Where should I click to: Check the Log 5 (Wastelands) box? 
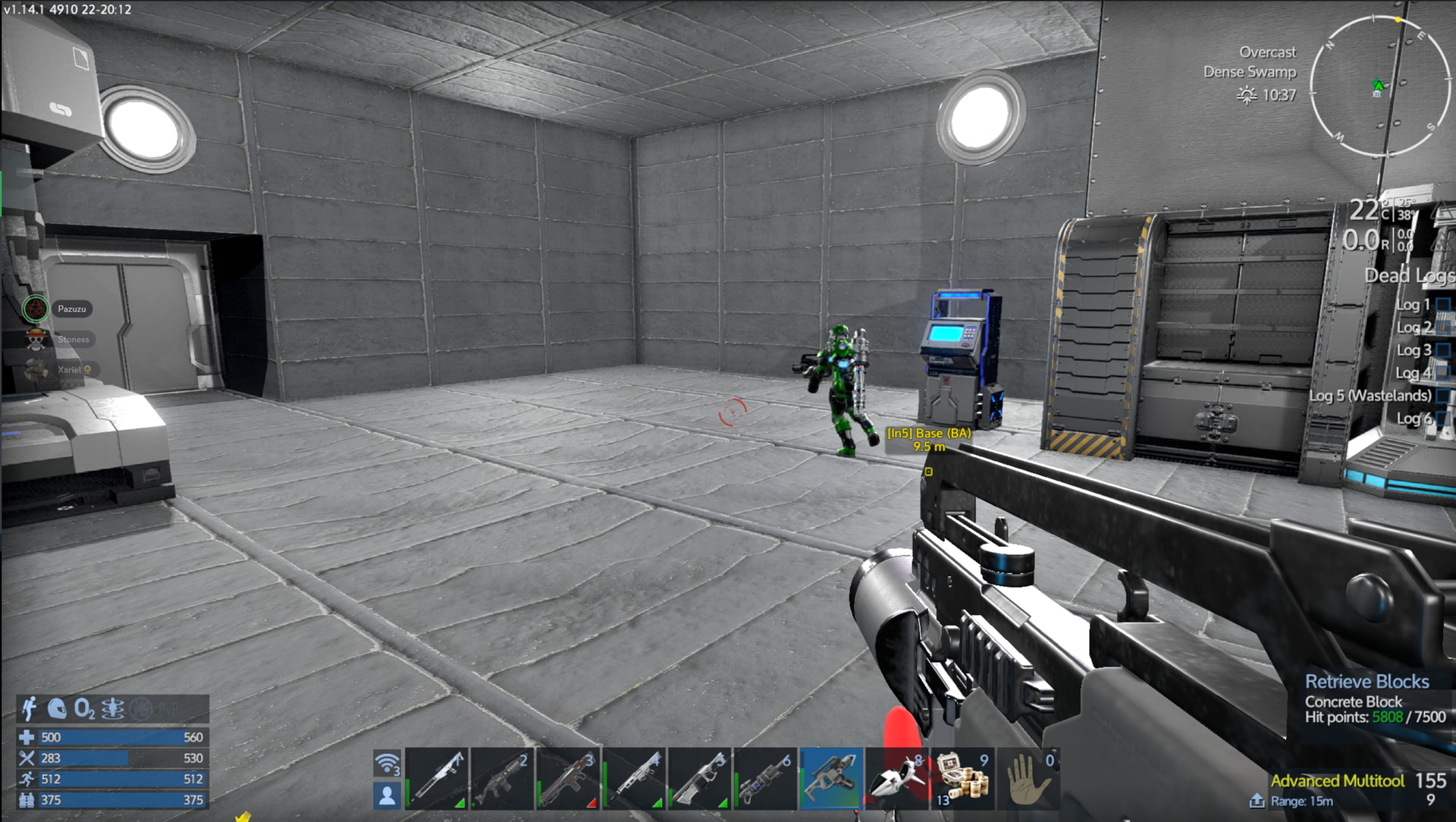tap(1443, 396)
